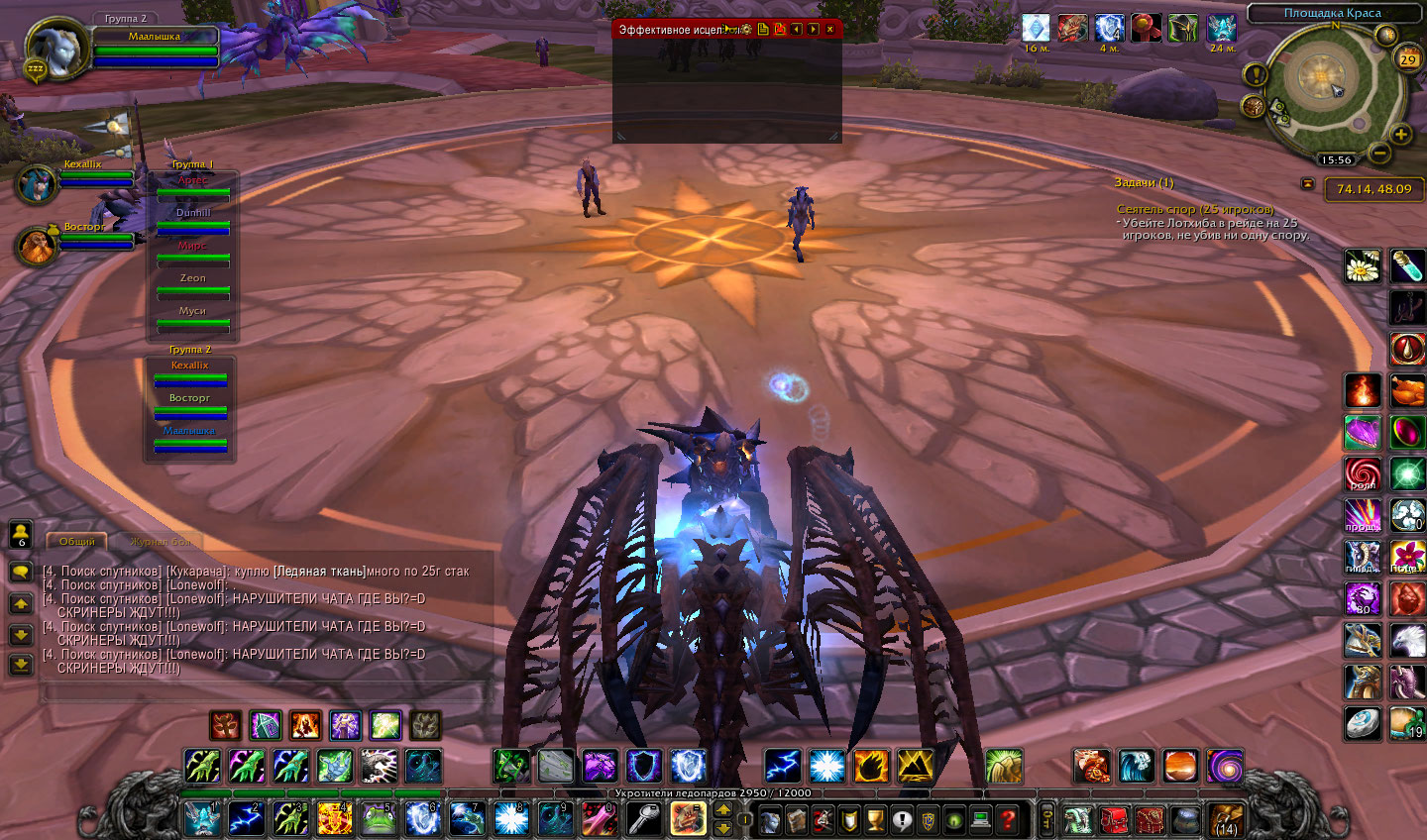Select raid member Zeon's frame

[193, 285]
